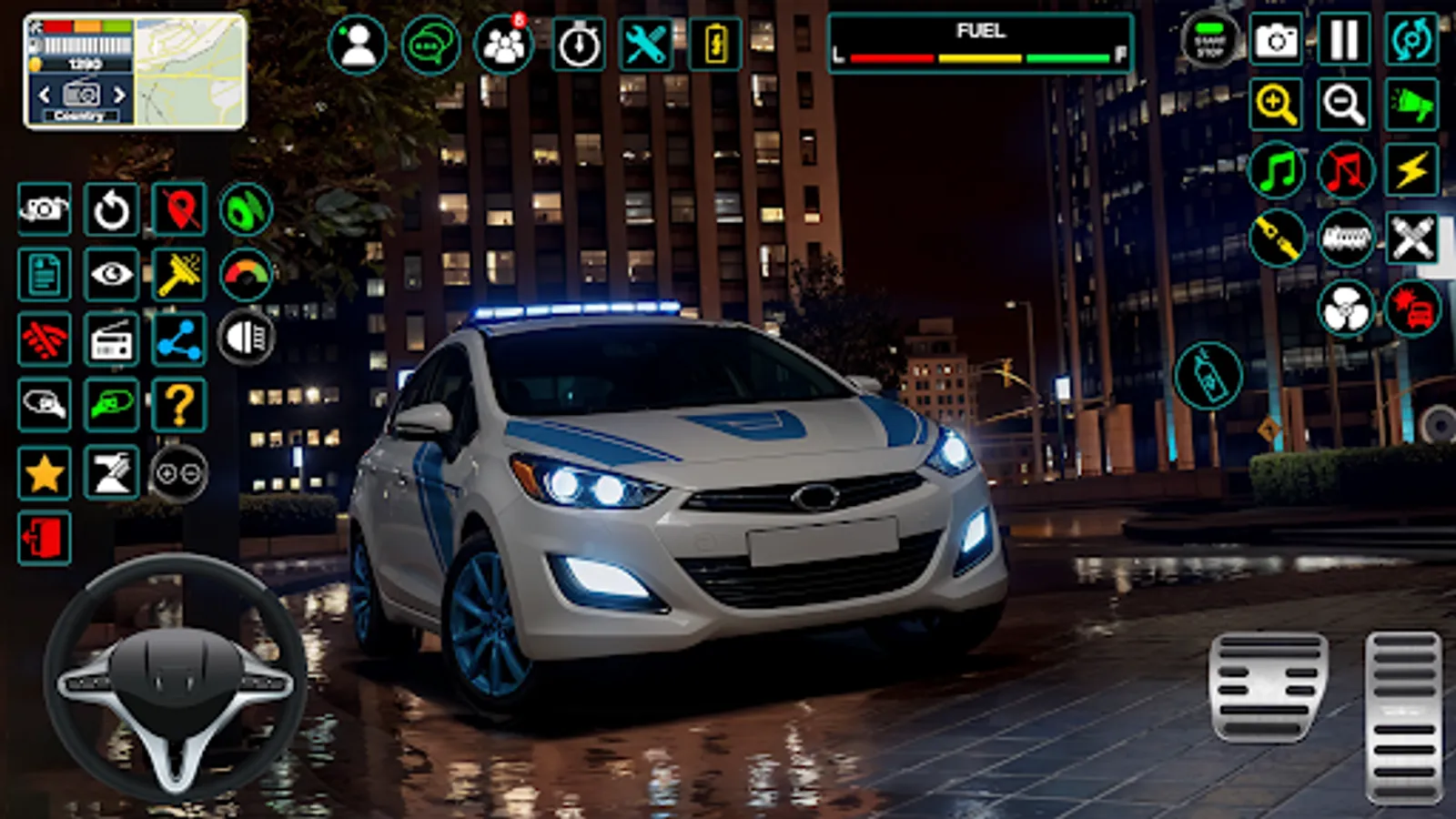
Task: Select the Country map selector
Action: point(80,95)
